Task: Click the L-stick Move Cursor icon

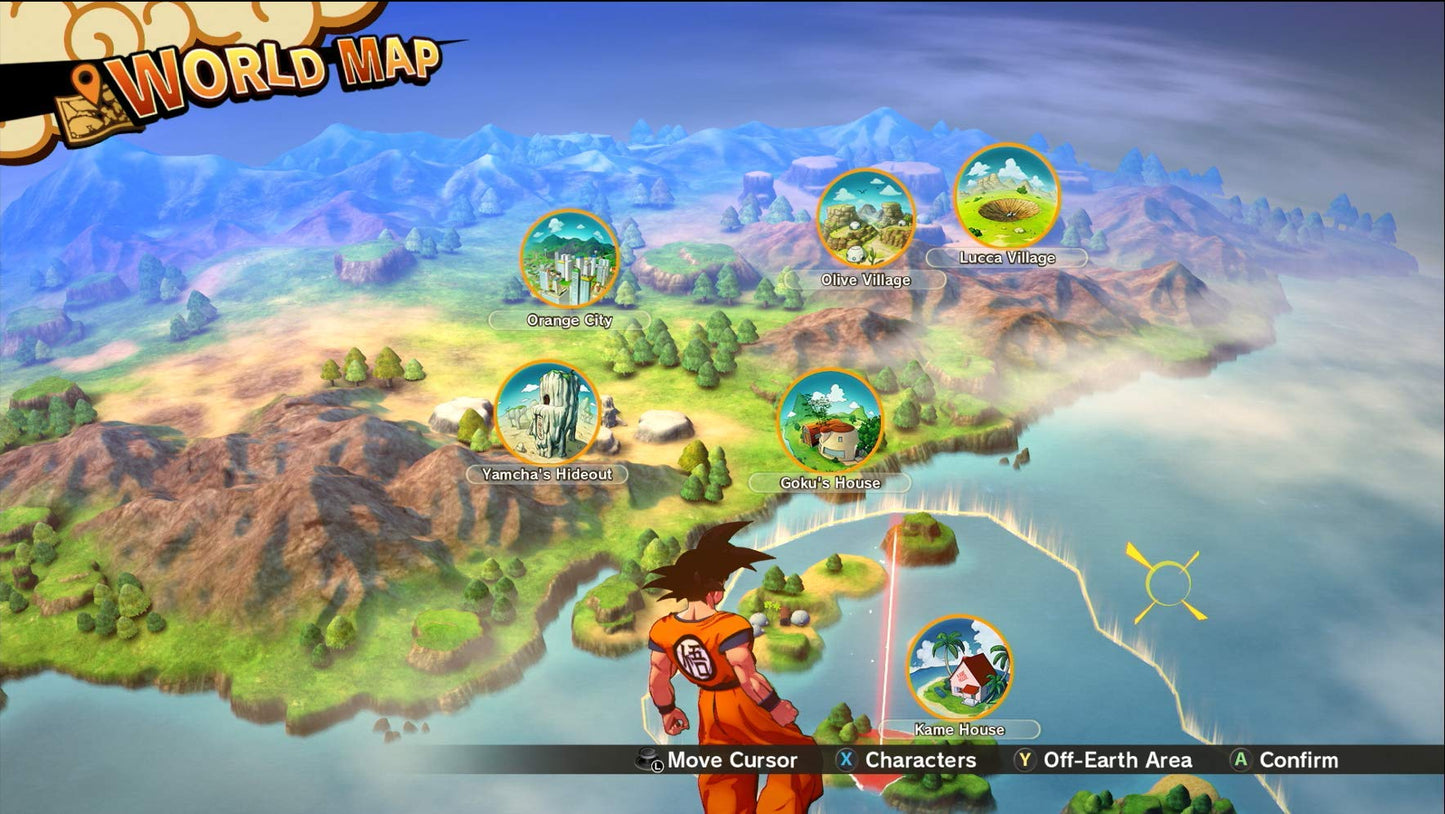Action: pos(648,760)
